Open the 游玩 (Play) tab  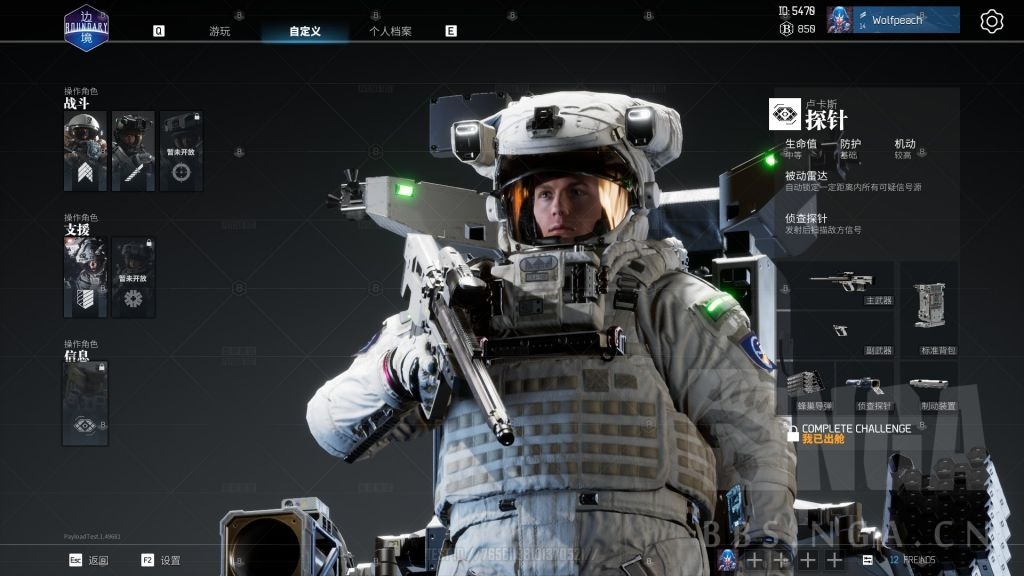[x=219, y=31]
